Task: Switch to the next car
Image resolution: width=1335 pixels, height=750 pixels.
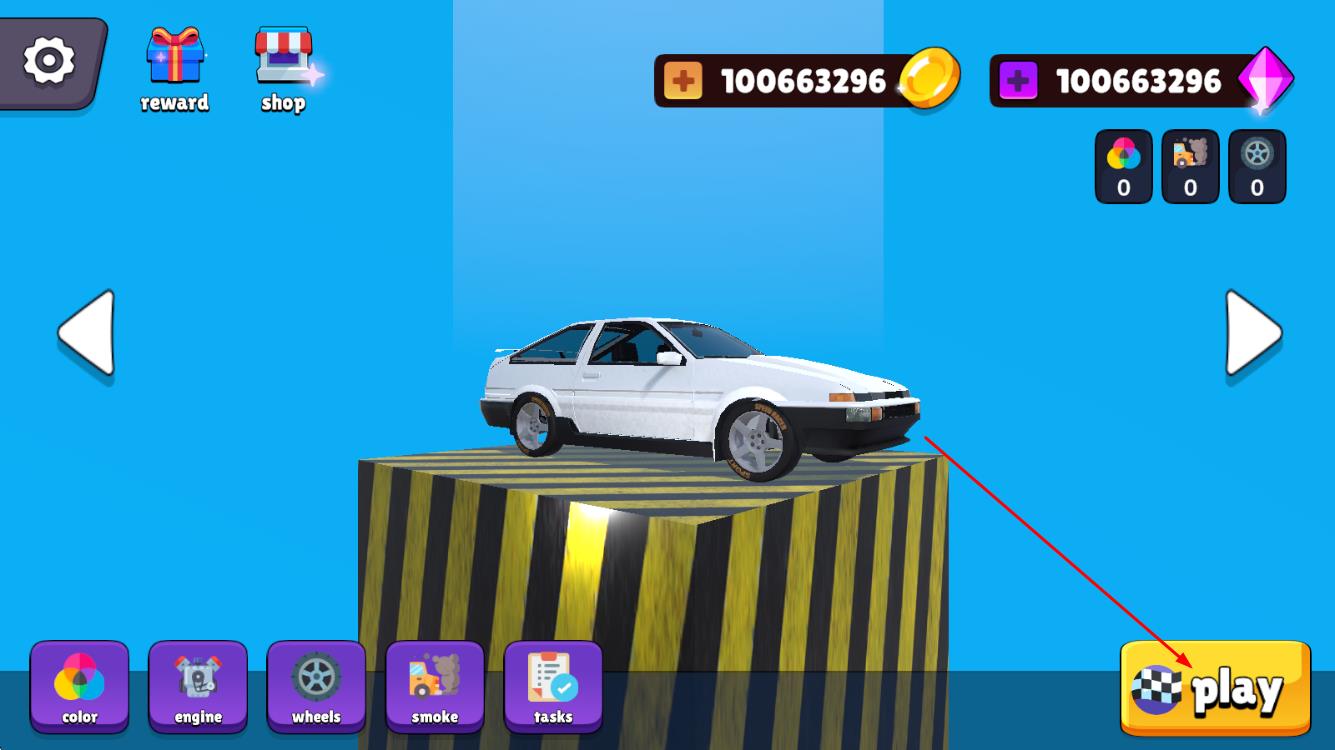Action: tap(1252, 334)
